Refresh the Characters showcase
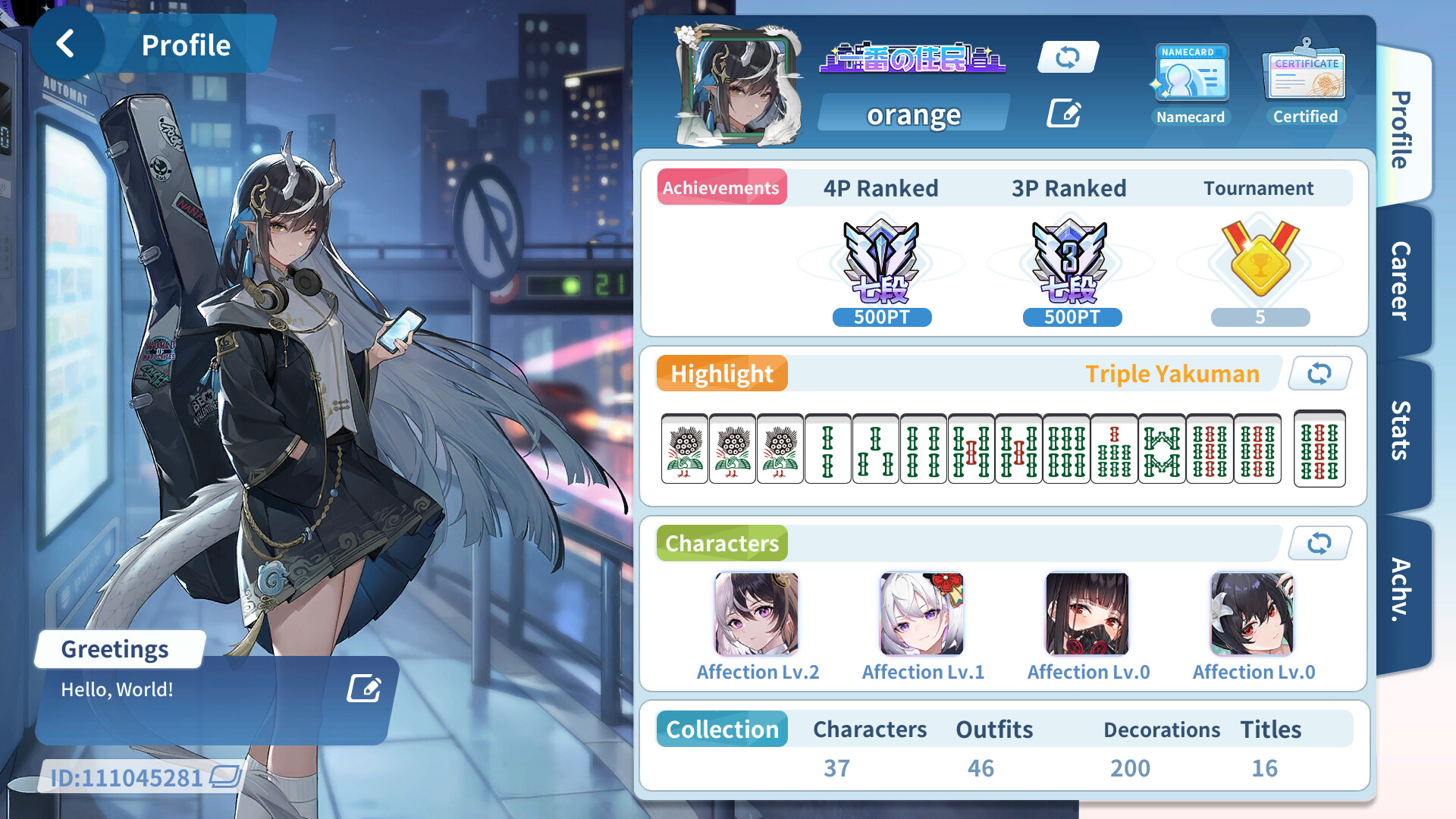The height and width of the screenshot is (819, 1456). click(1319, 543)
